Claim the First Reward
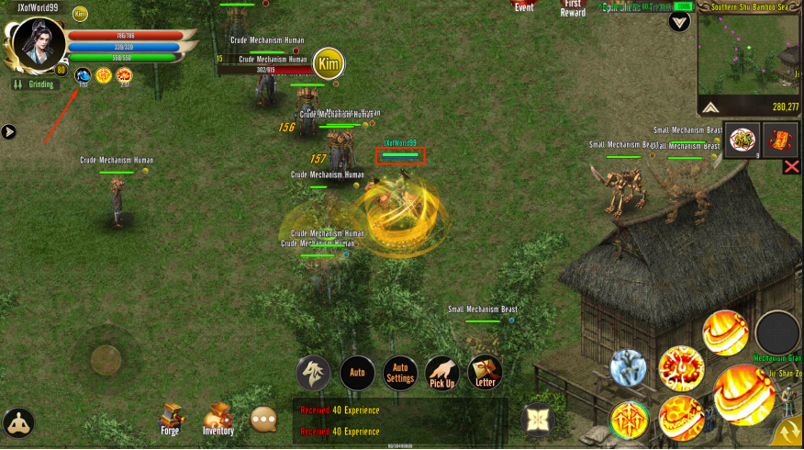Viewport: 804px width, 450px height. point(573,8)
